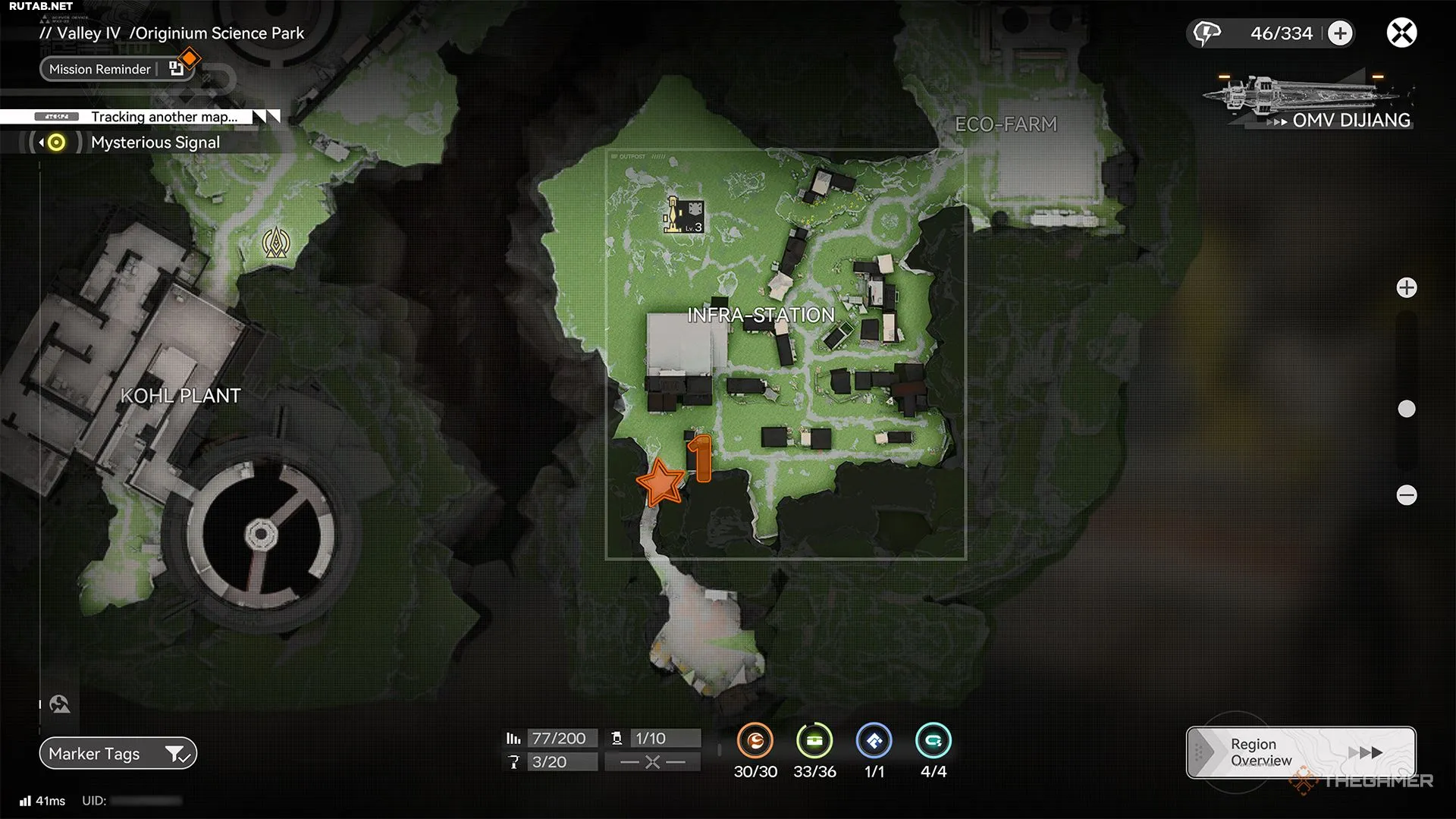Viewport: 1456px width, 819px height.
Task: Select the Lv.3 outpost facility marker
Action: click(684, 215)
